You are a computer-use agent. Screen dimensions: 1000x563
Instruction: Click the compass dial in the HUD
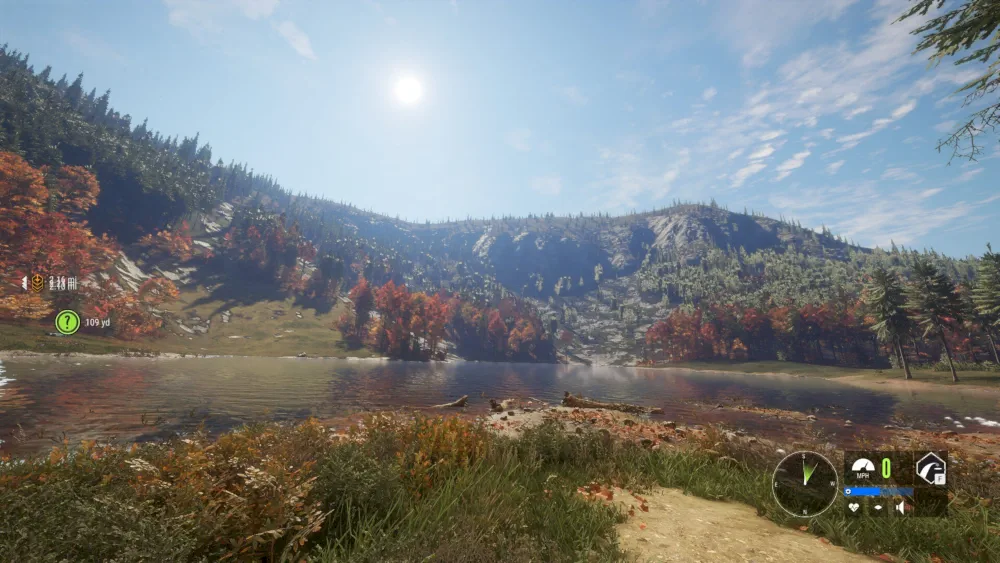[x=805, y=484]
